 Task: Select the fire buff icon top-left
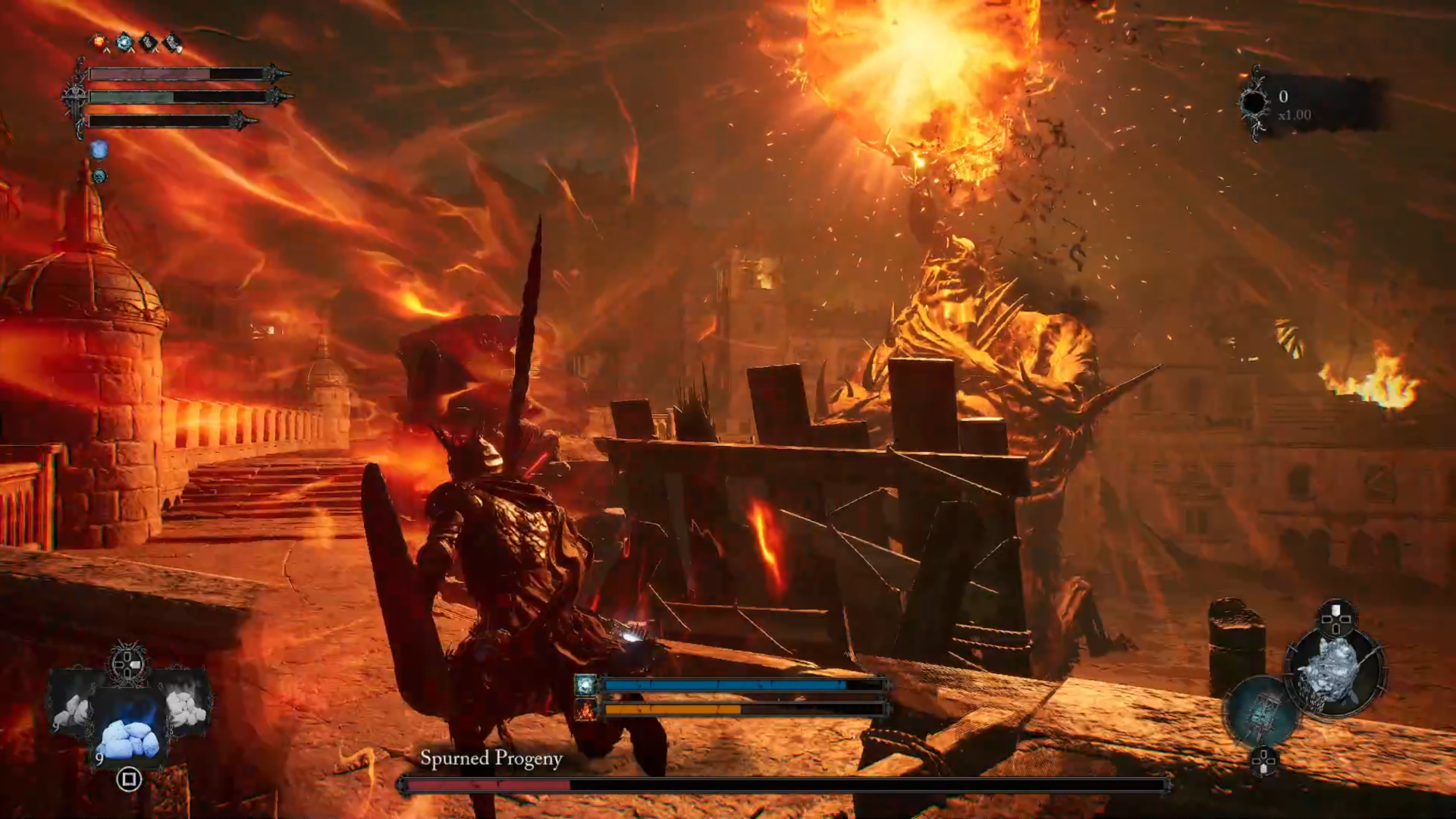point(99,41)
